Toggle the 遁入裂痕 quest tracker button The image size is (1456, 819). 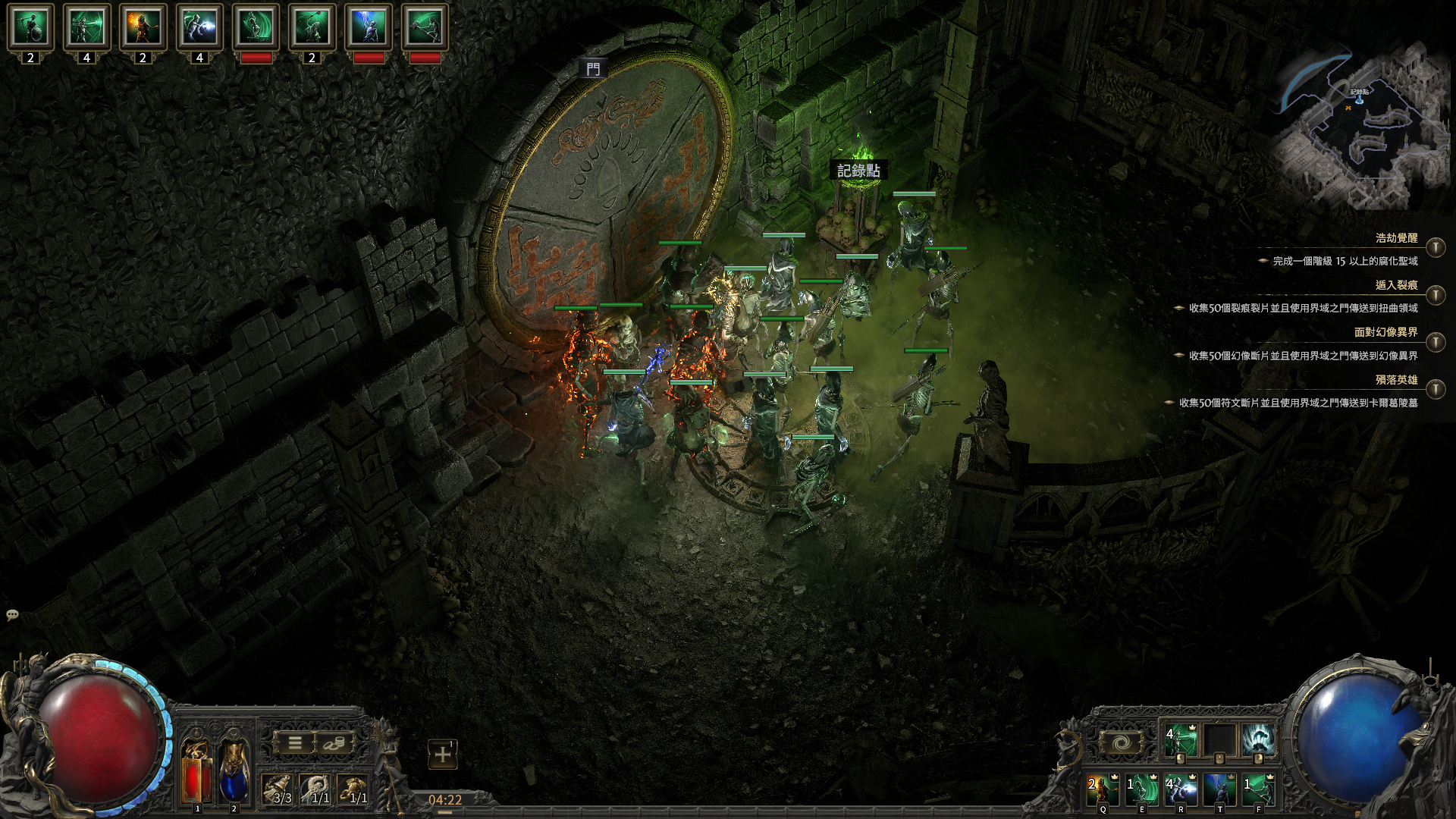[1435, 295]
